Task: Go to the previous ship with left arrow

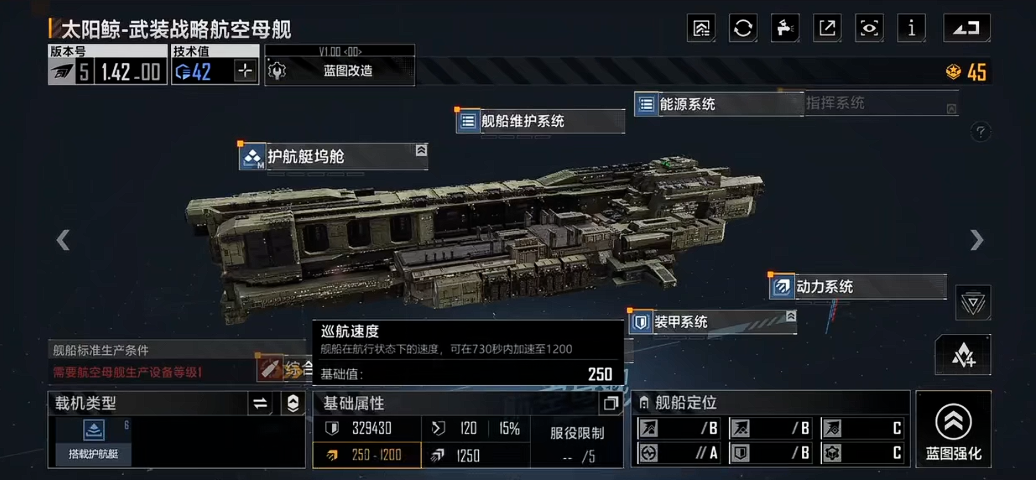Action: point(63,240)
